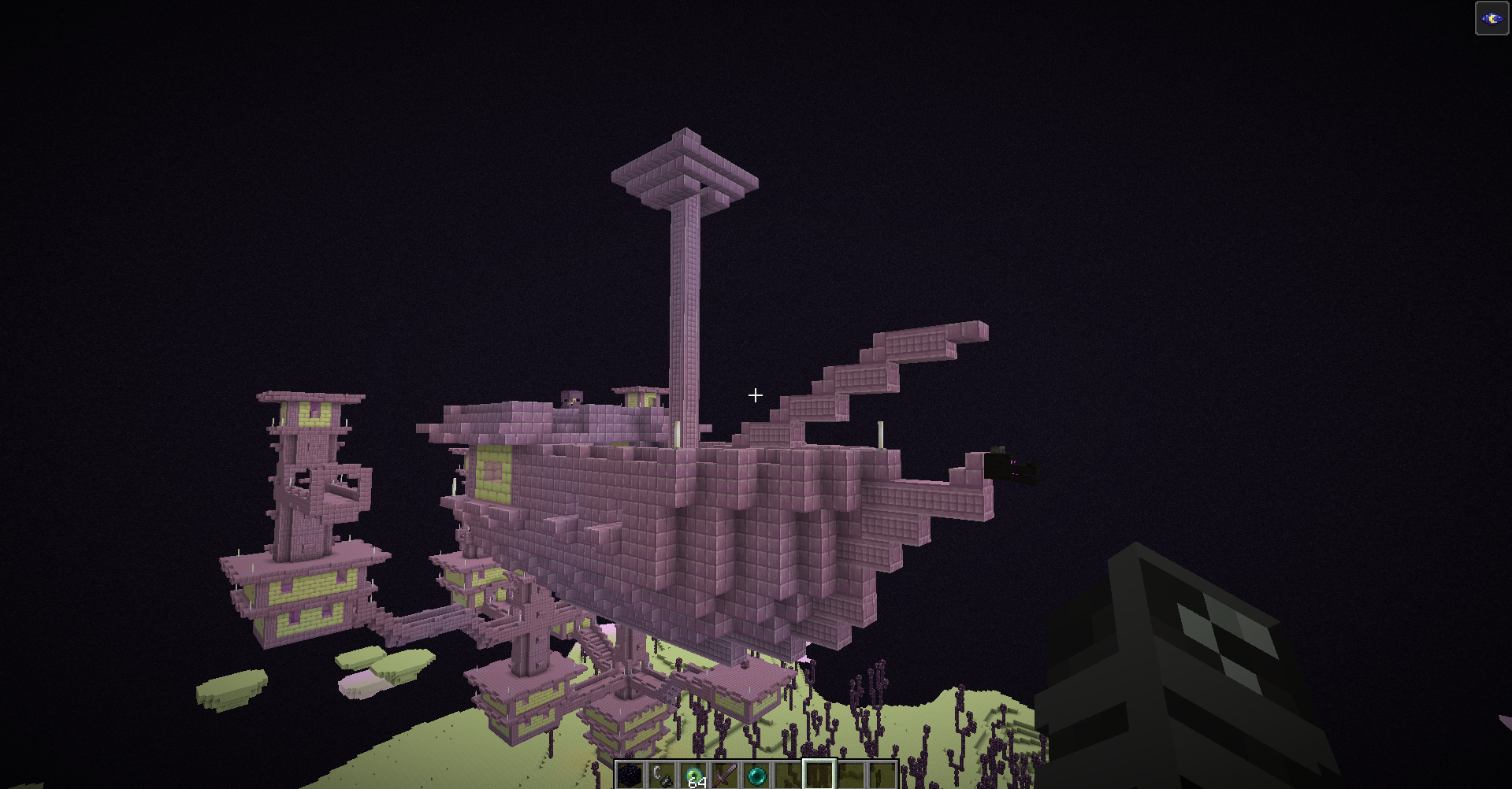The width and height of the screenshot is (1512, 789).
Task: Click the empty slot right of the selected slot
Action: point(850,775)
